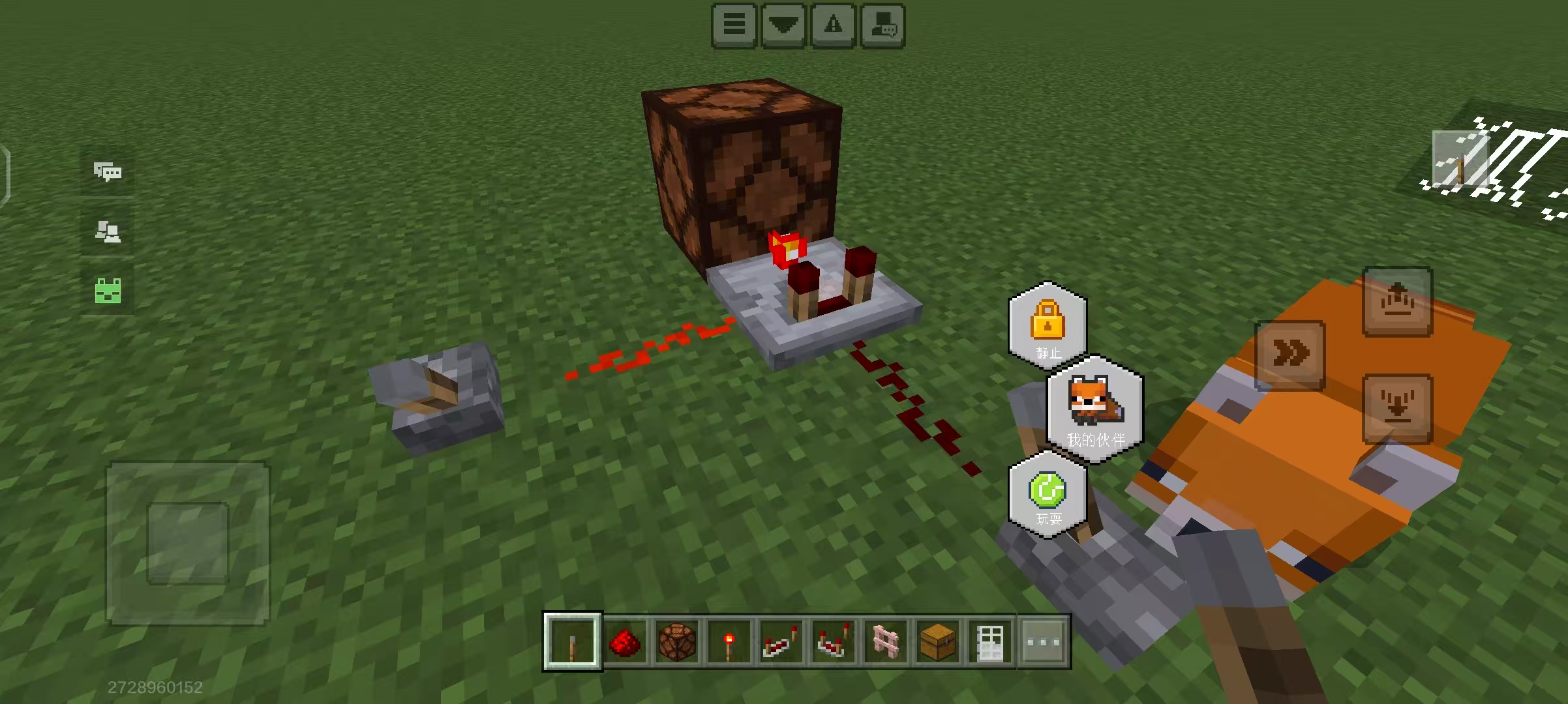Select the redstone dust hotbar slot
This screenshot has height=704, width=1568.
[624, 642]
